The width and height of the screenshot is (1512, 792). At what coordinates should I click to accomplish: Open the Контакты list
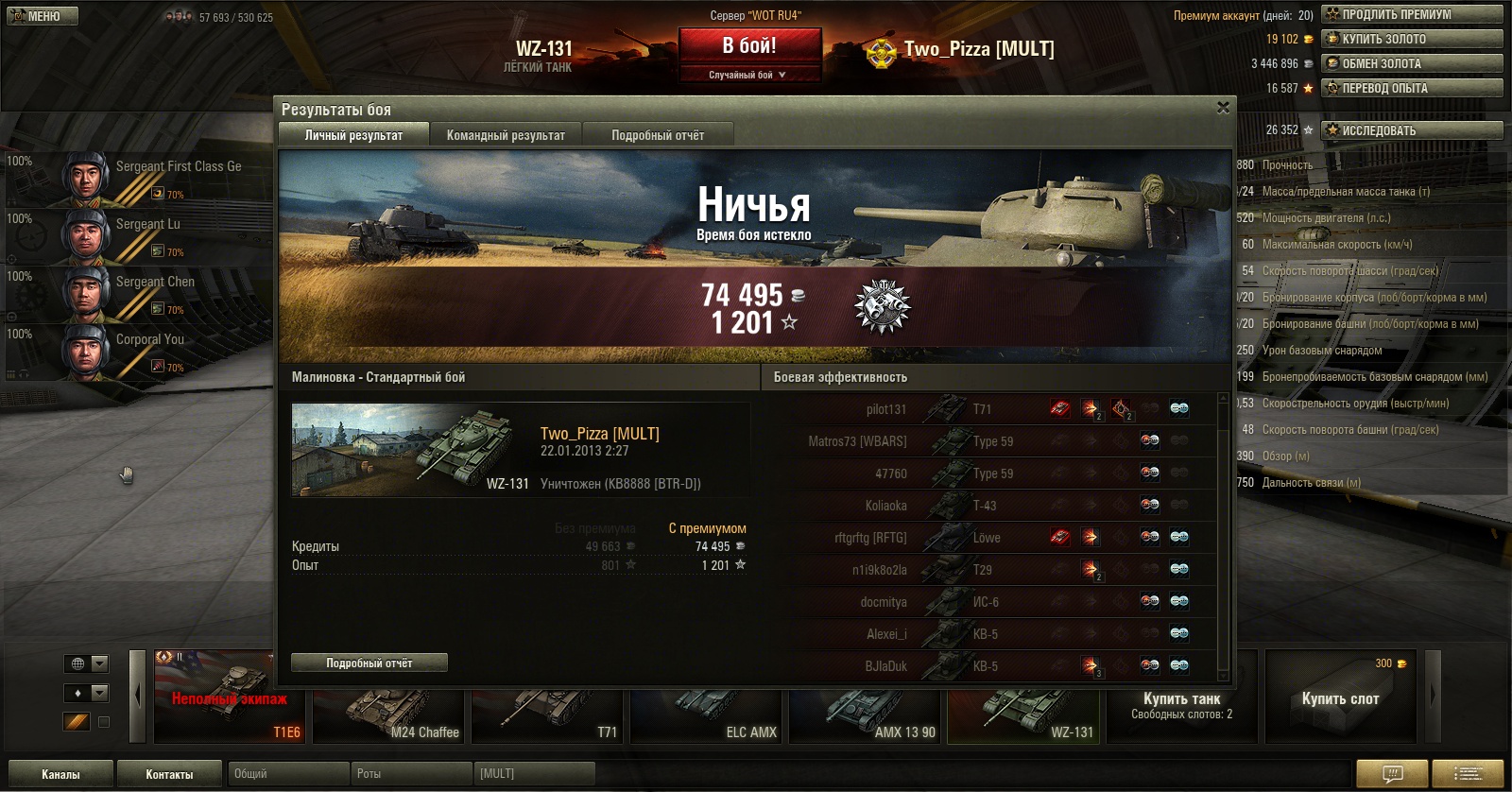[x=169, y=774]
